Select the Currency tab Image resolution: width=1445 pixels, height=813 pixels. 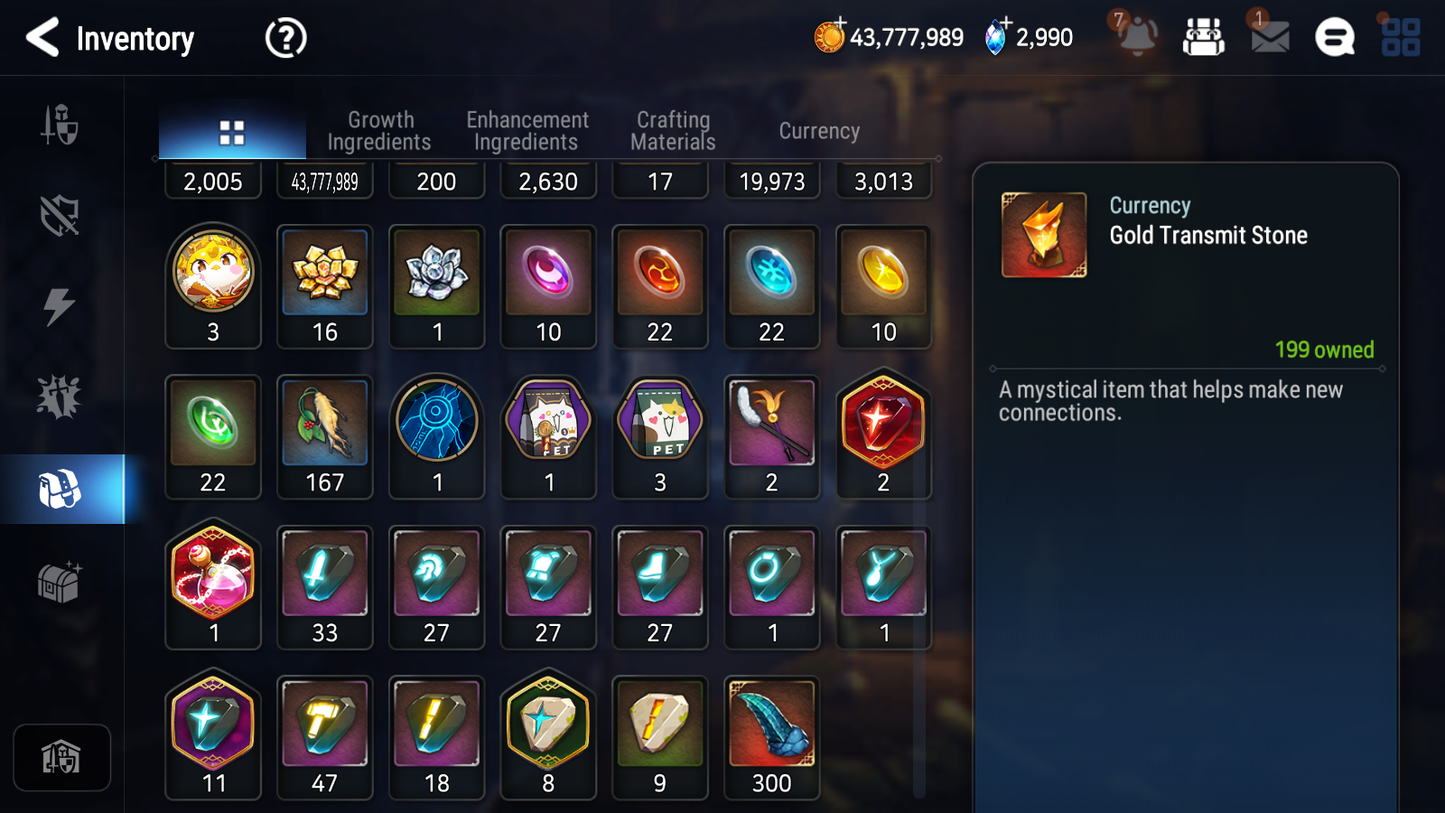[x=819, y=131]
